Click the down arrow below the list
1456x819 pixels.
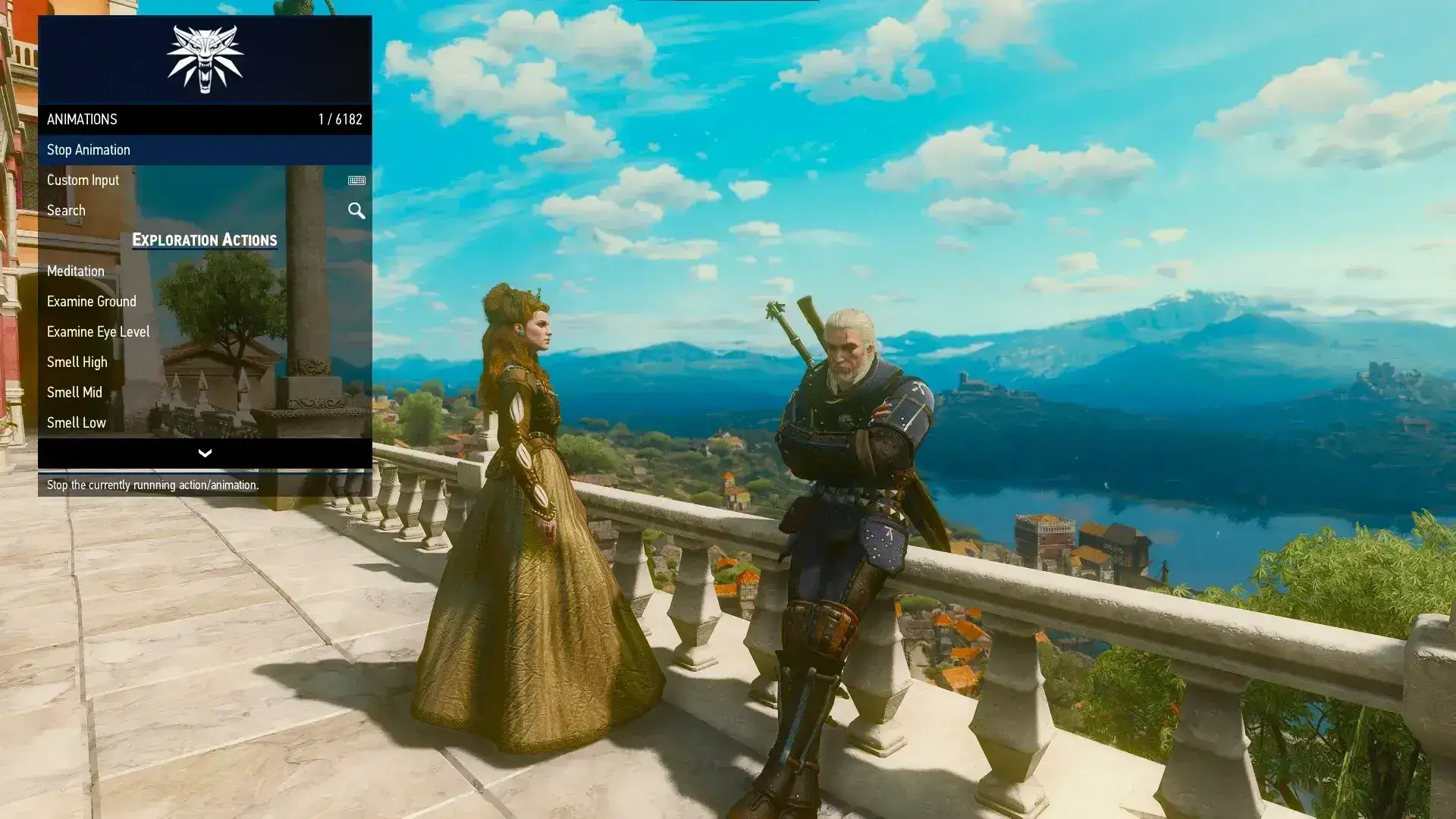click(205, 453)
